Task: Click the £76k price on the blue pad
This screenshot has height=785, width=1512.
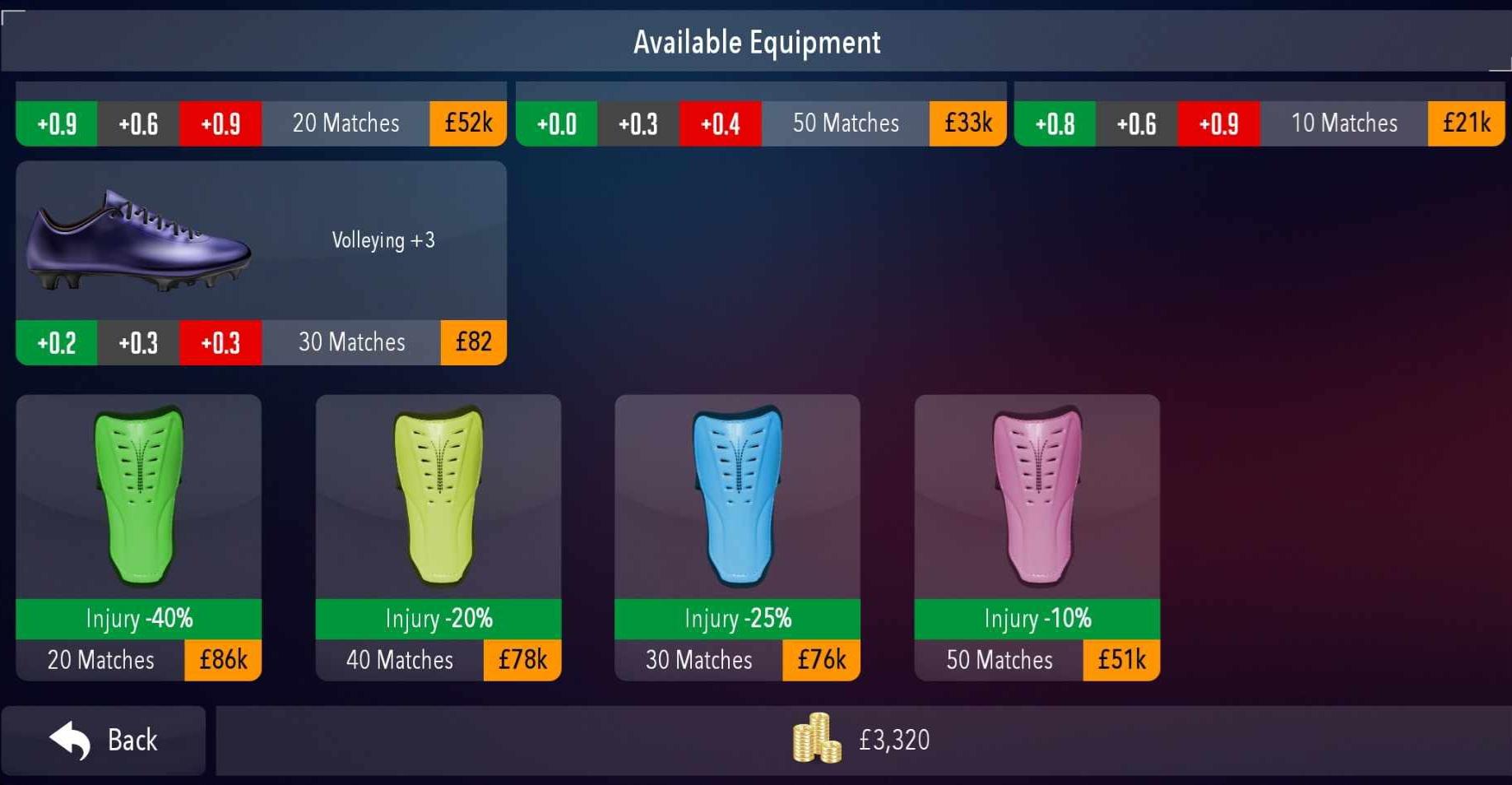Action: tap(821, 659)
